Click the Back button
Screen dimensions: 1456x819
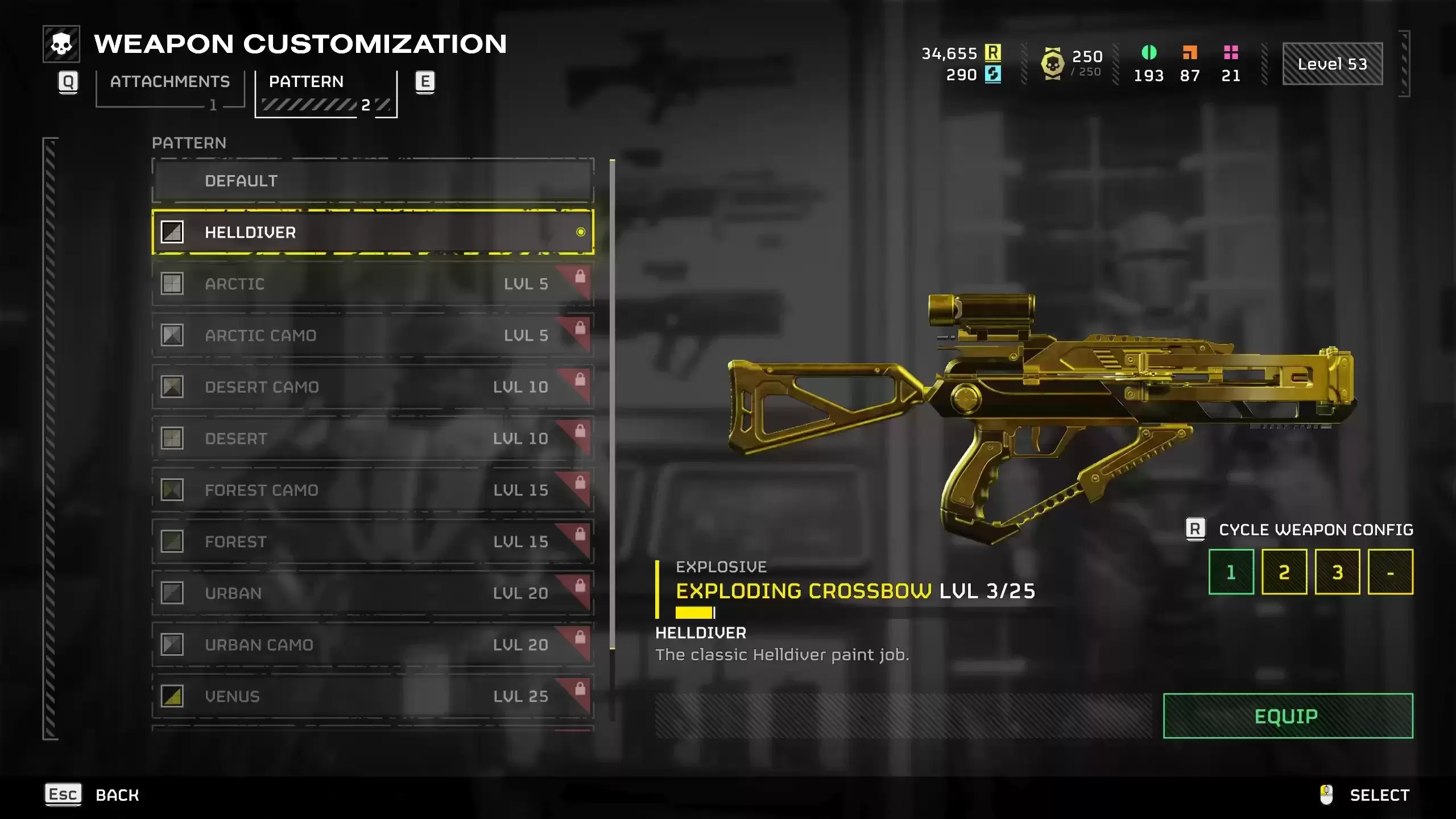click(x=93, y=795)
